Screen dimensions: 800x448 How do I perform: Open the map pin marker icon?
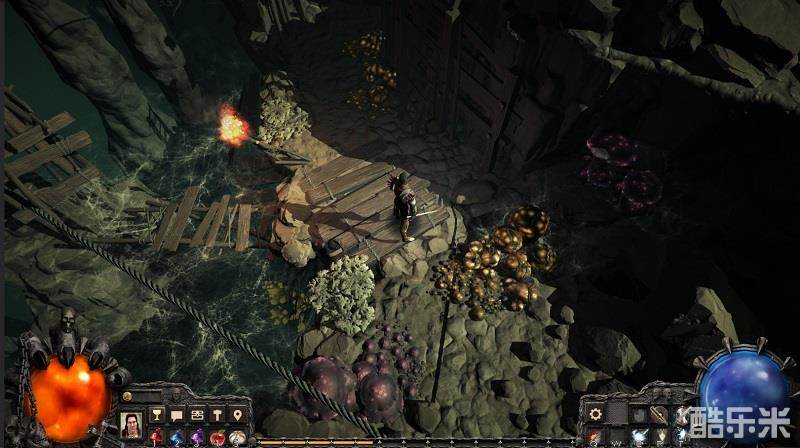coord(237,415)
